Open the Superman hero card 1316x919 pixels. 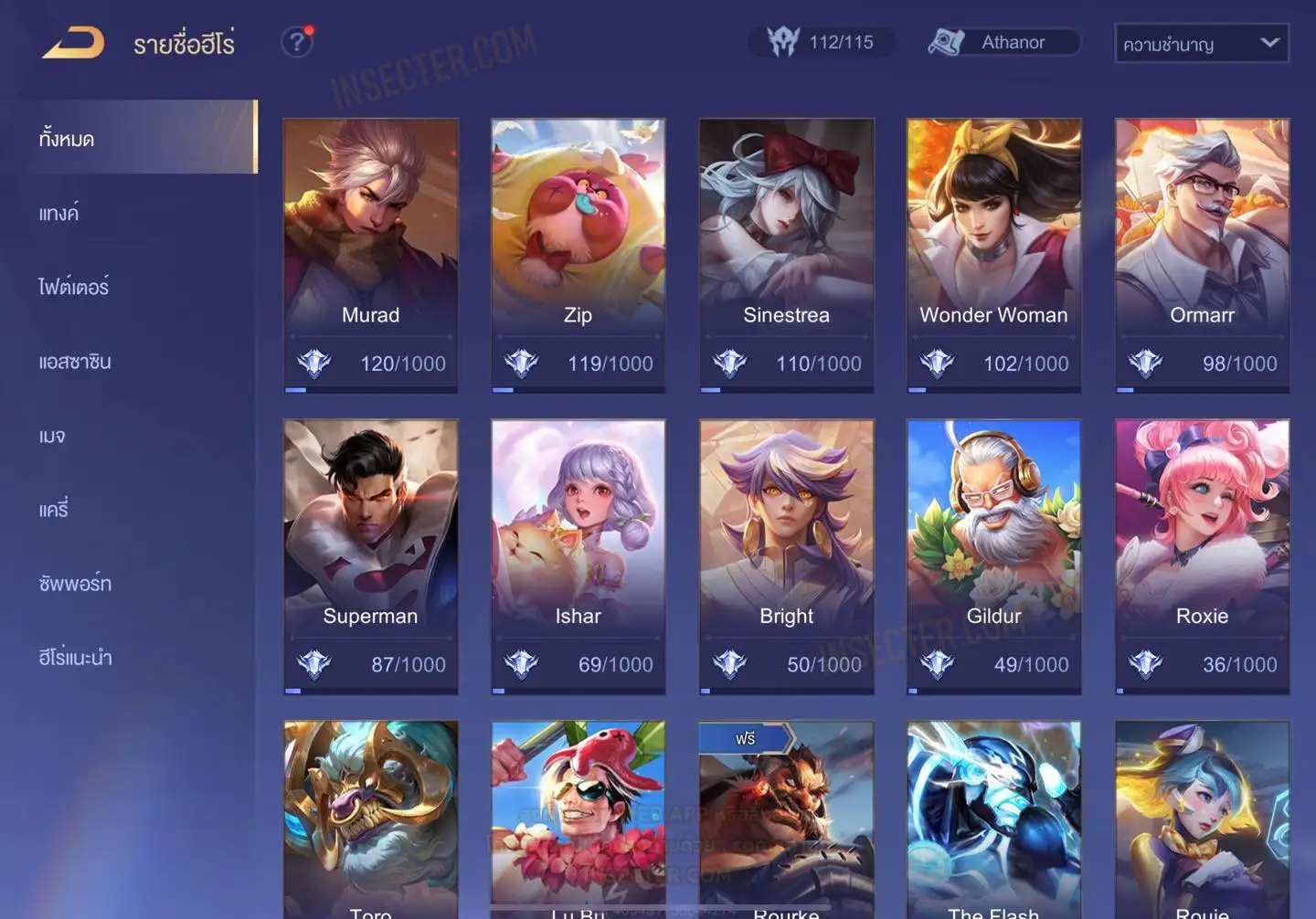(370, 556)
